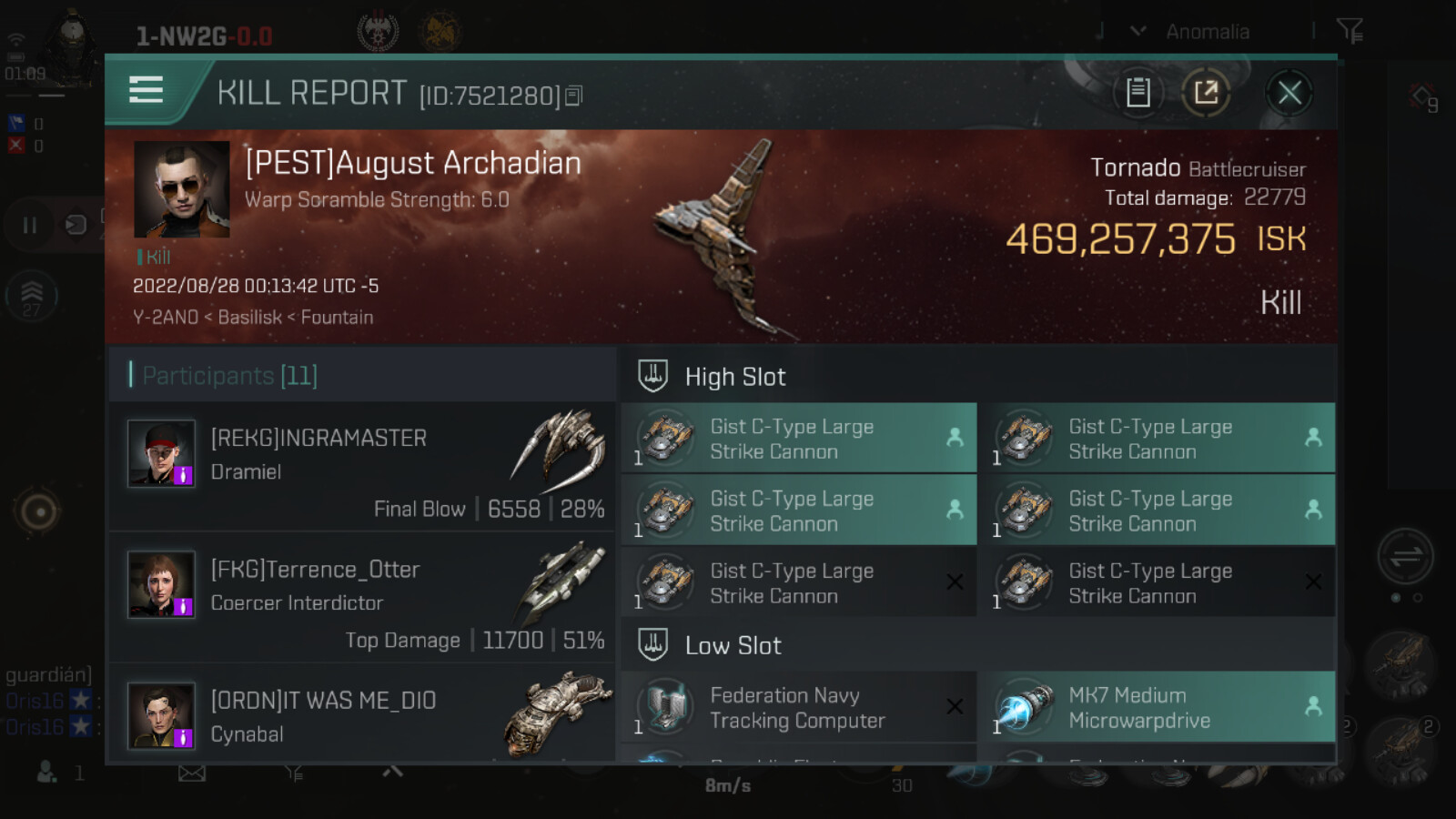1456x819 pixels.
Task: View August Archadian's pilot portrait
Action: 182,189
